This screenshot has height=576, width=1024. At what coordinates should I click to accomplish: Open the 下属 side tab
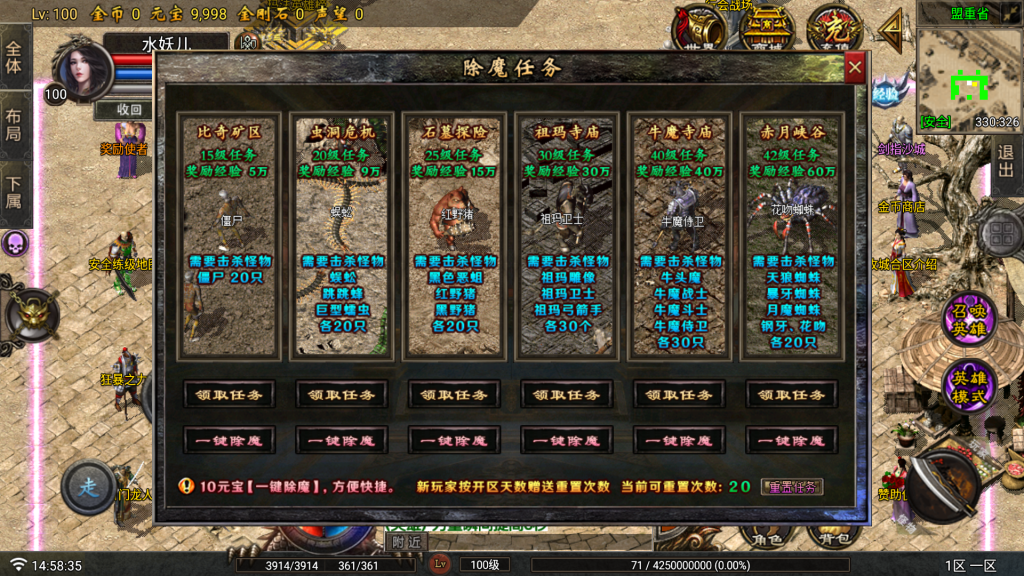point(14,192)
